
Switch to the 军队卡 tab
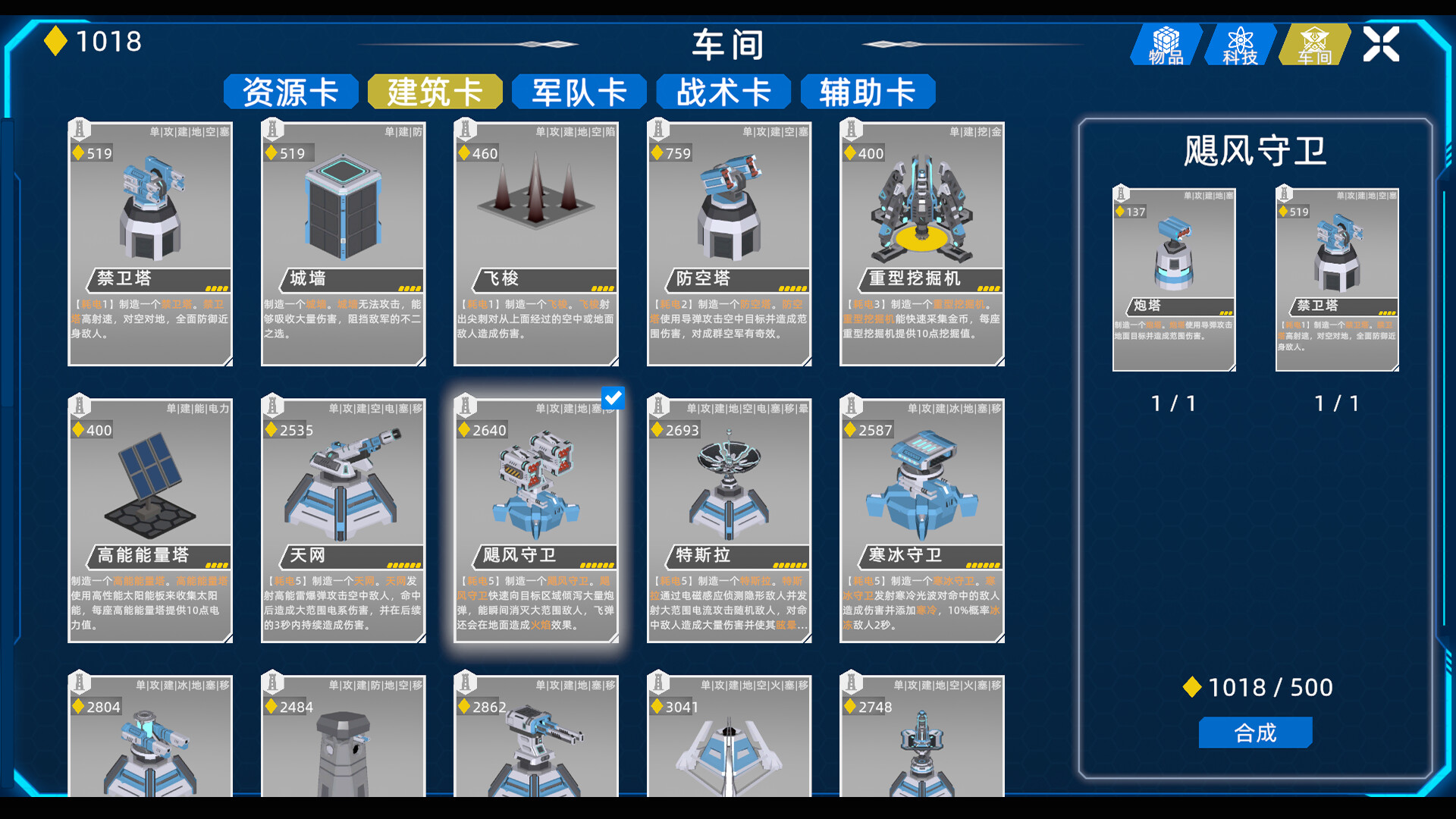pyautogui.click(x=579, y=90)
